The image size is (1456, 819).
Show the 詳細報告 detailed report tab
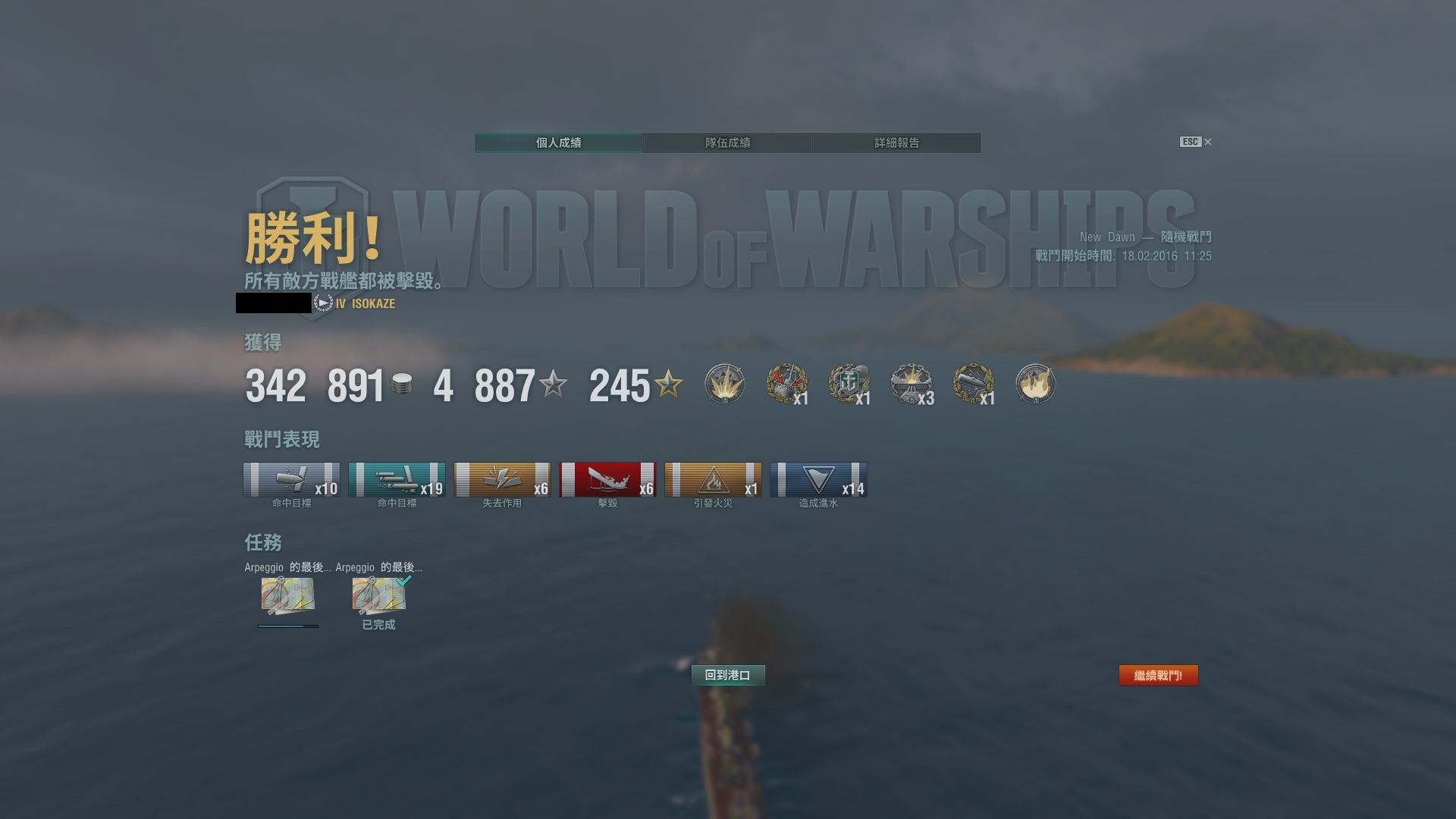896,143
